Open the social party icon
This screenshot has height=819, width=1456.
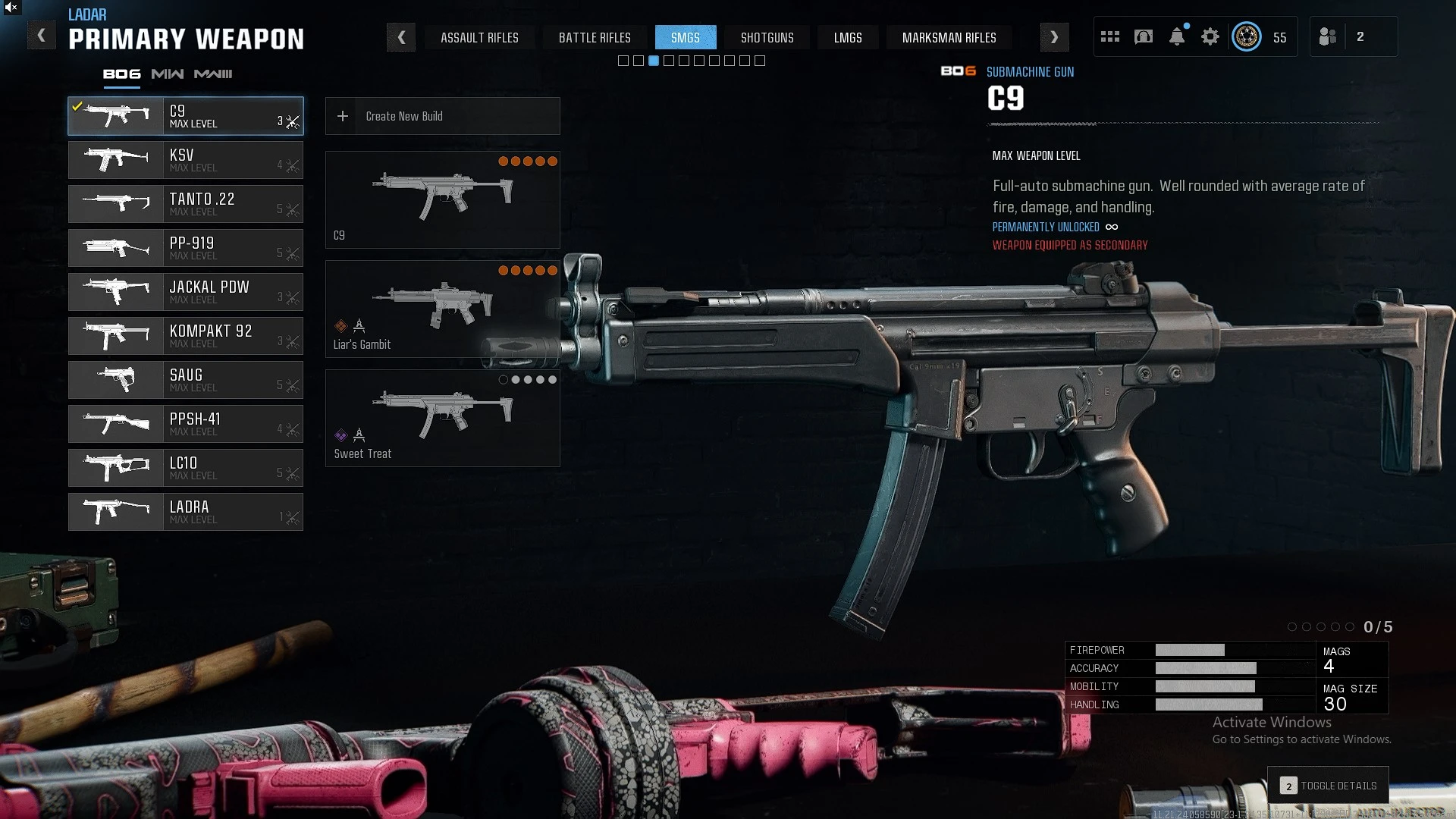point(1328,36)
